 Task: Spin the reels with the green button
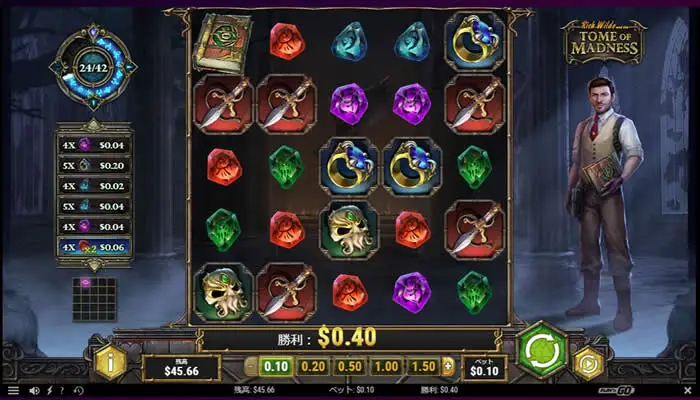542,351
